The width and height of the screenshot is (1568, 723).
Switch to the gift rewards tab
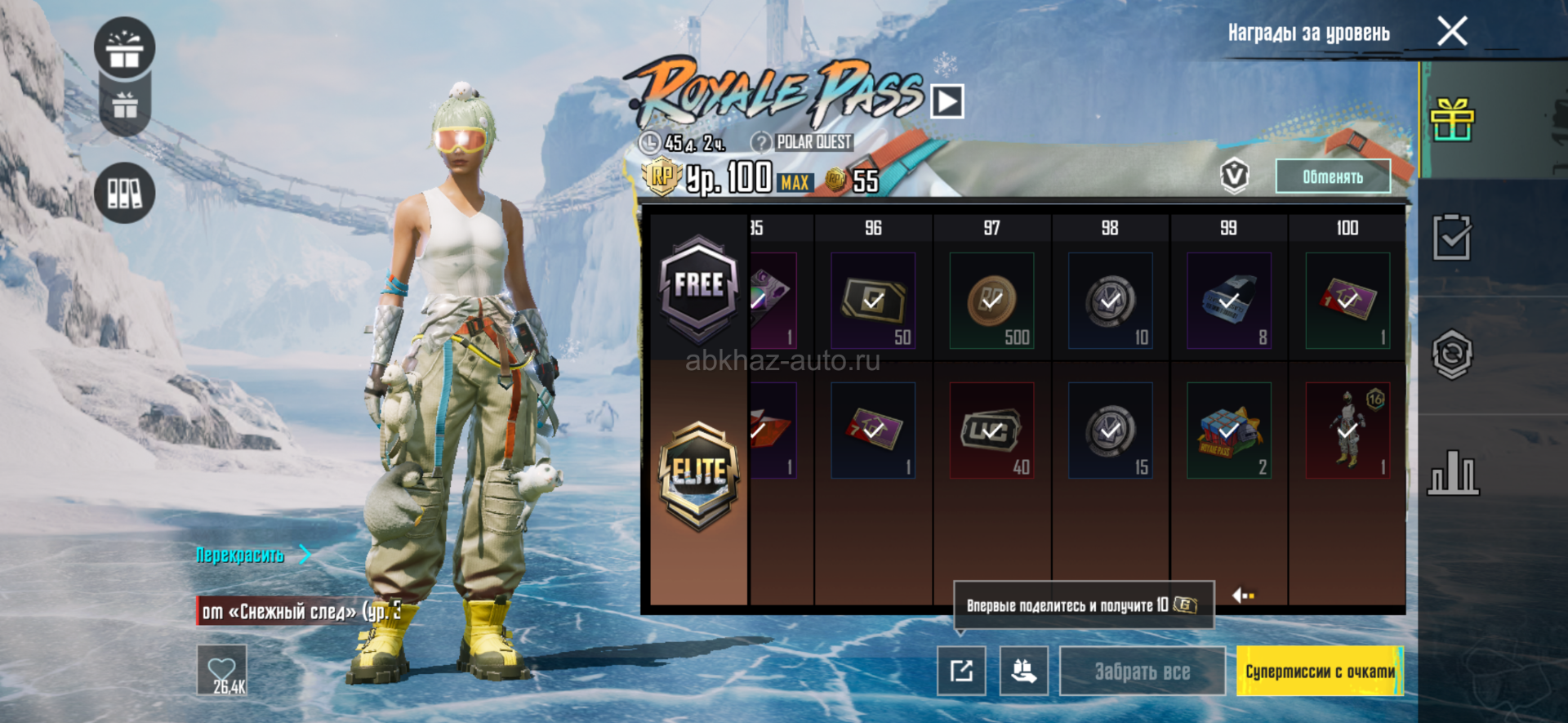coord(1452,120)
